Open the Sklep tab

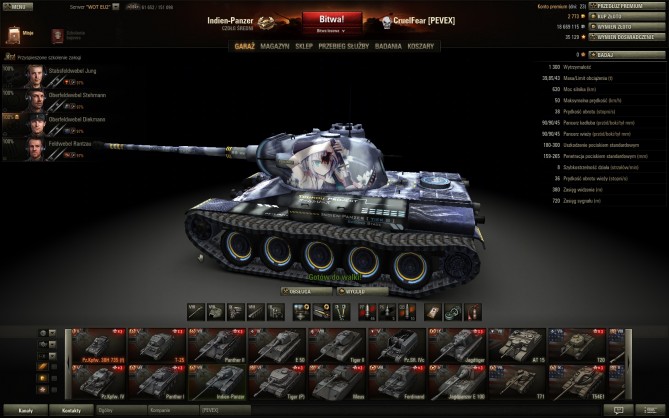tap(302, 46)
